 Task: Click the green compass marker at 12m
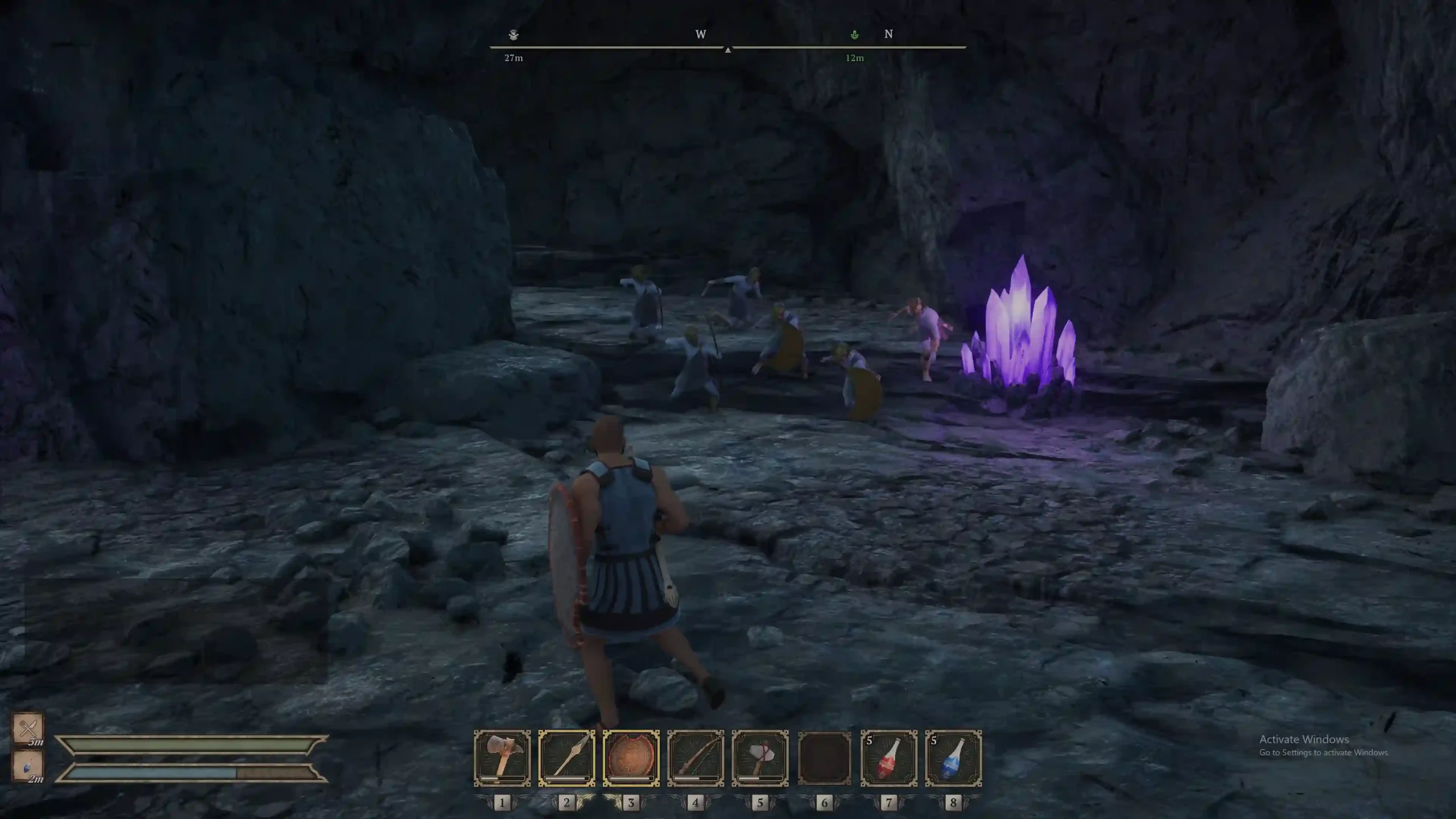pos(854,35)
